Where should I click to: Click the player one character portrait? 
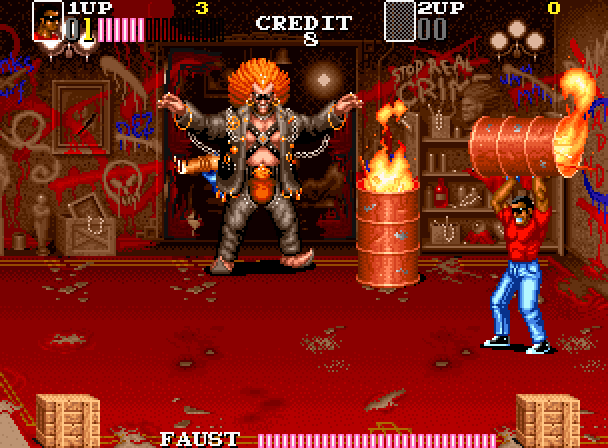coord(47,21)
